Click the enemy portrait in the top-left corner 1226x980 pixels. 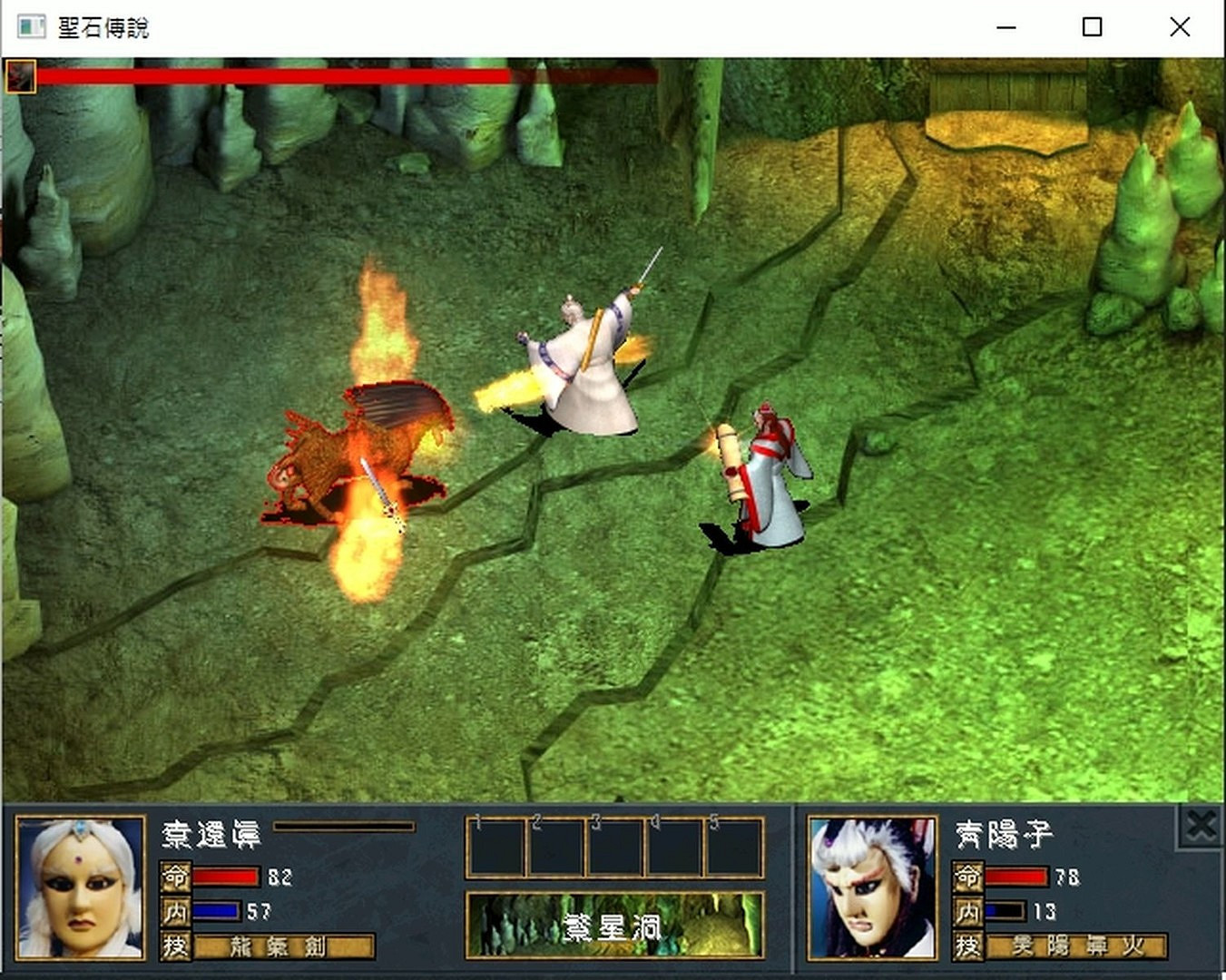[20, 76]
